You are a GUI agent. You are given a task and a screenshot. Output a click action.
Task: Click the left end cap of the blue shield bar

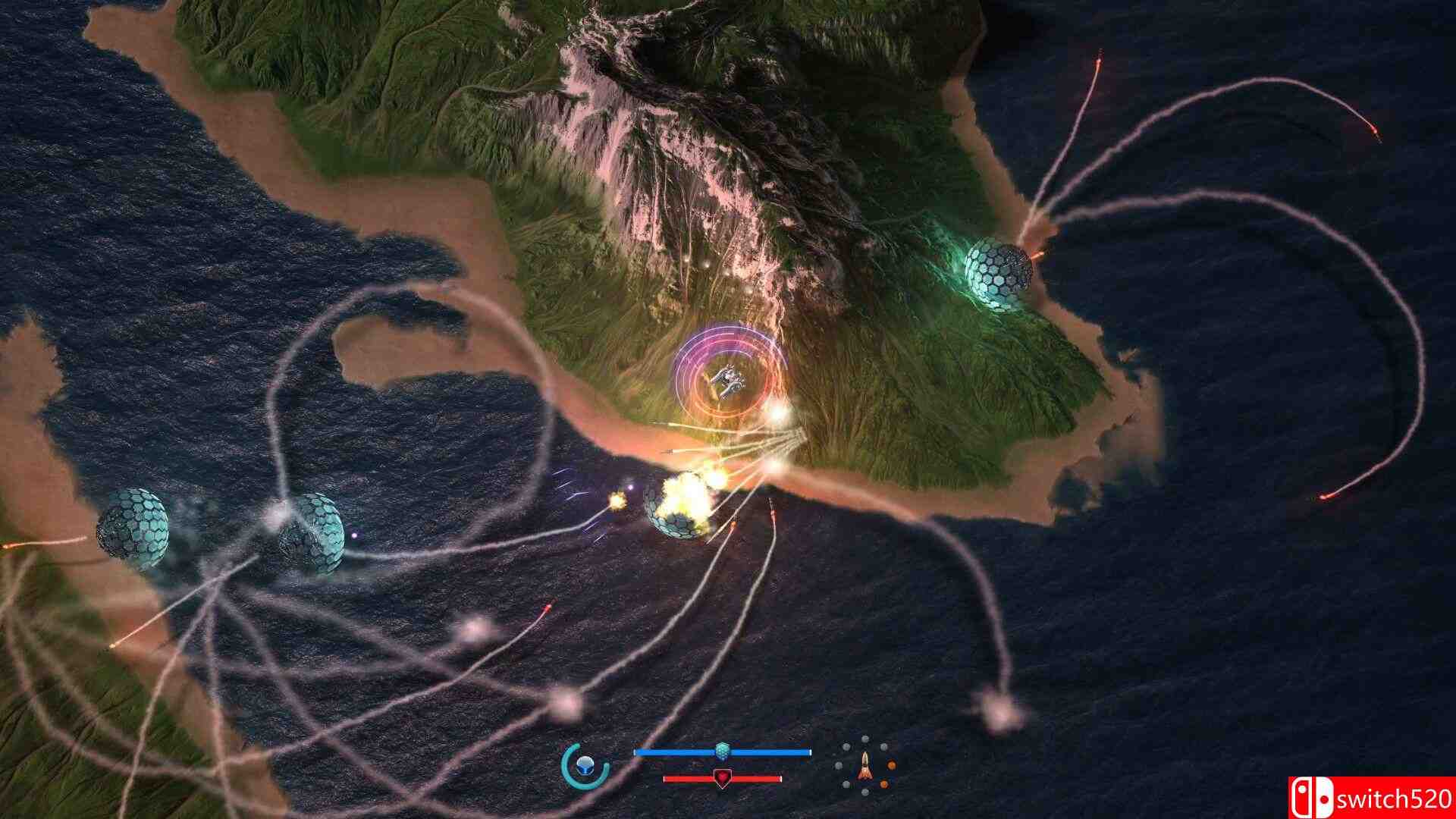(636, 751)
